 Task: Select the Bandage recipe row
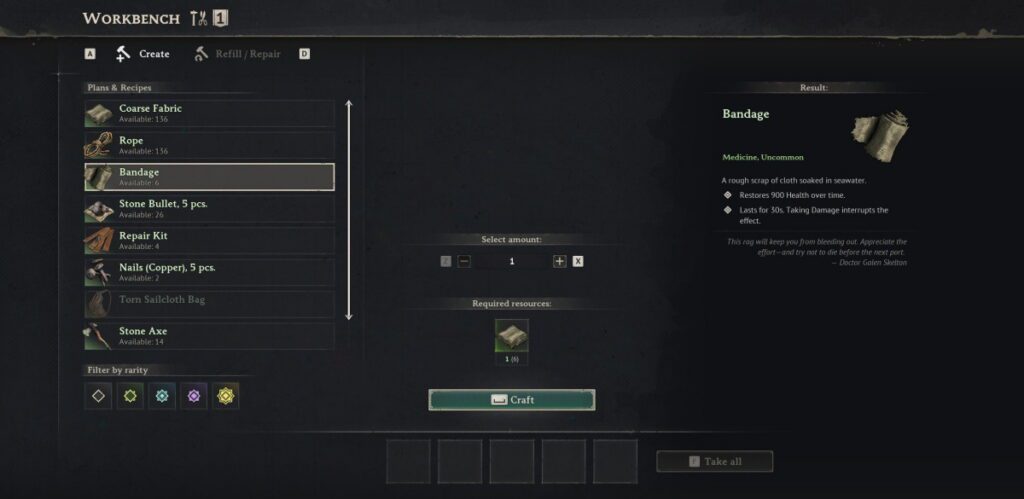(x=209, y=177)
